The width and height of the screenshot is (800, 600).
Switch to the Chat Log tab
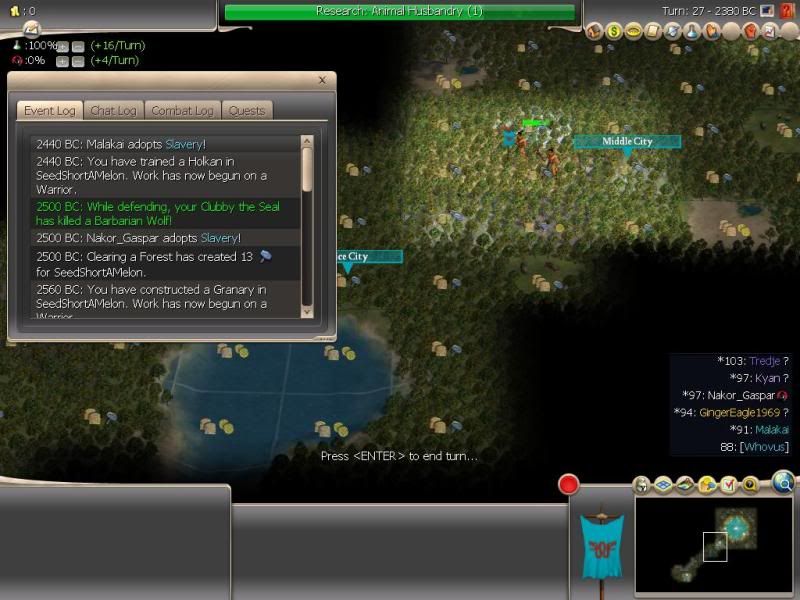pyautogui.click(x=116, y=111)
